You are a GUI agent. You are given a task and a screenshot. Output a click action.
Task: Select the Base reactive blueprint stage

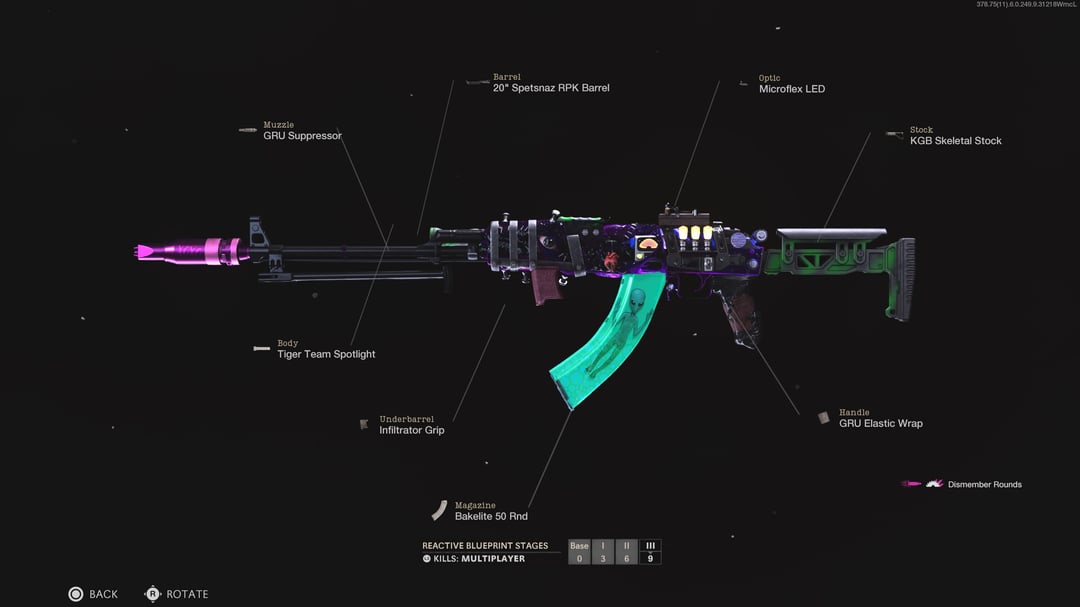tap(579, 552)
